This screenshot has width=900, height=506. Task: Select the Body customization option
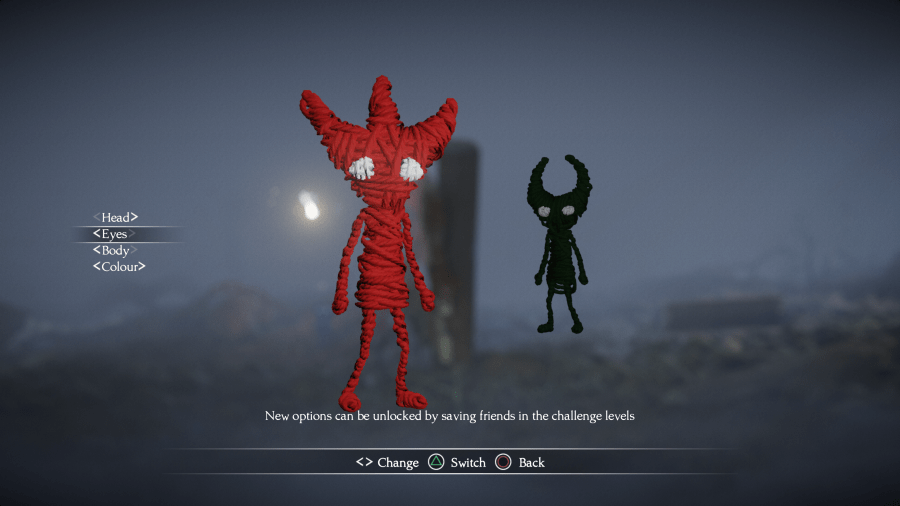click(115, 250)
